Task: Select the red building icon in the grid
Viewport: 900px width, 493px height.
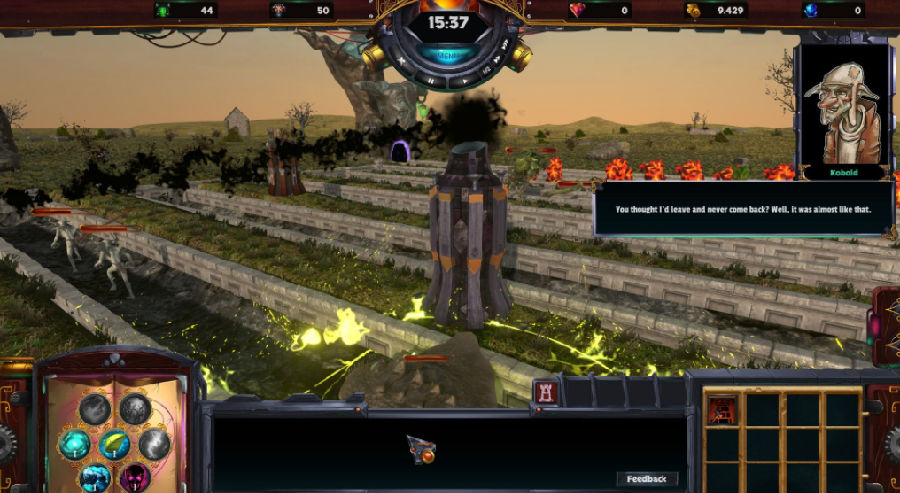Action: click(x=721, y=408)
